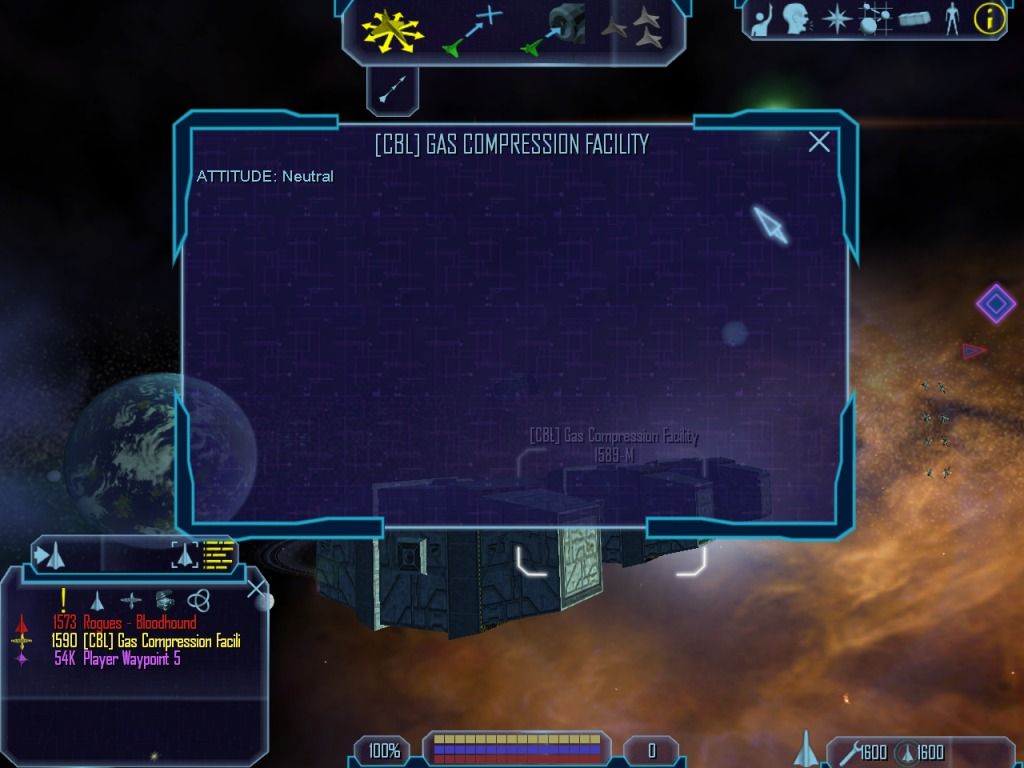Toggle the cruise engine arrow button
Image resolution: width=1024 pixels, height=768 pixels.
pos(392,91)
